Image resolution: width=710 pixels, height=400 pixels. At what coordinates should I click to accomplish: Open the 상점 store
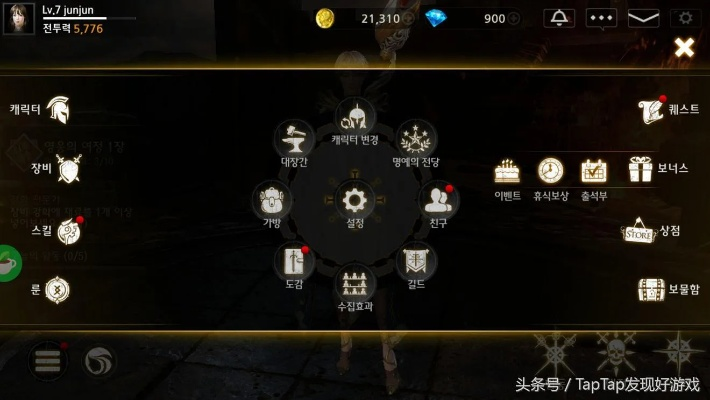click(x=640, y=231)
